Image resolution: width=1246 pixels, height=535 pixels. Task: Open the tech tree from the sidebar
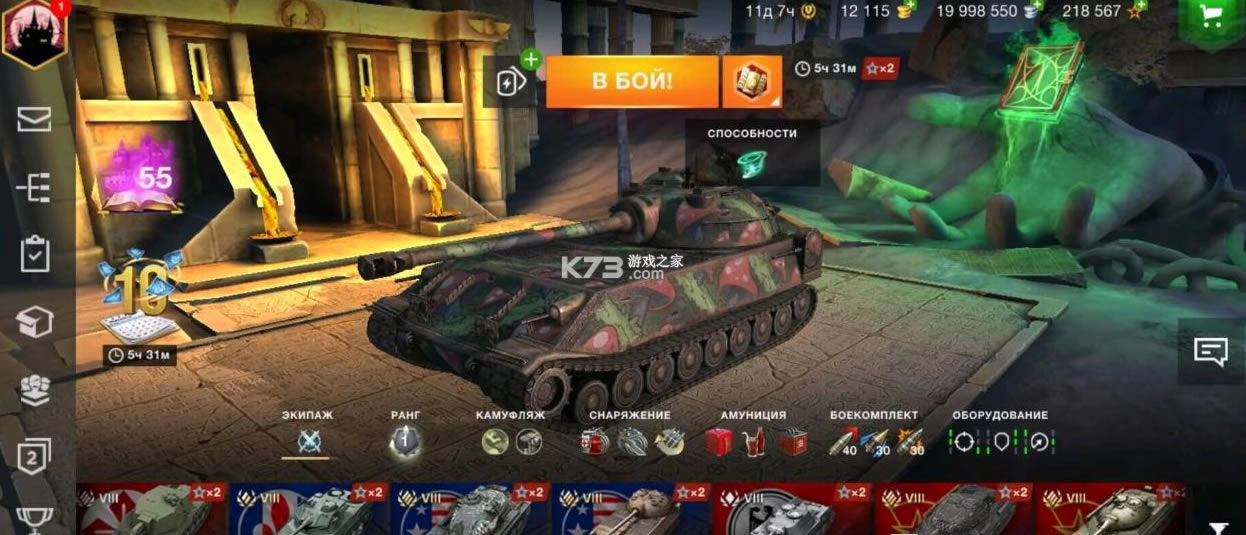tap(34, 187)
